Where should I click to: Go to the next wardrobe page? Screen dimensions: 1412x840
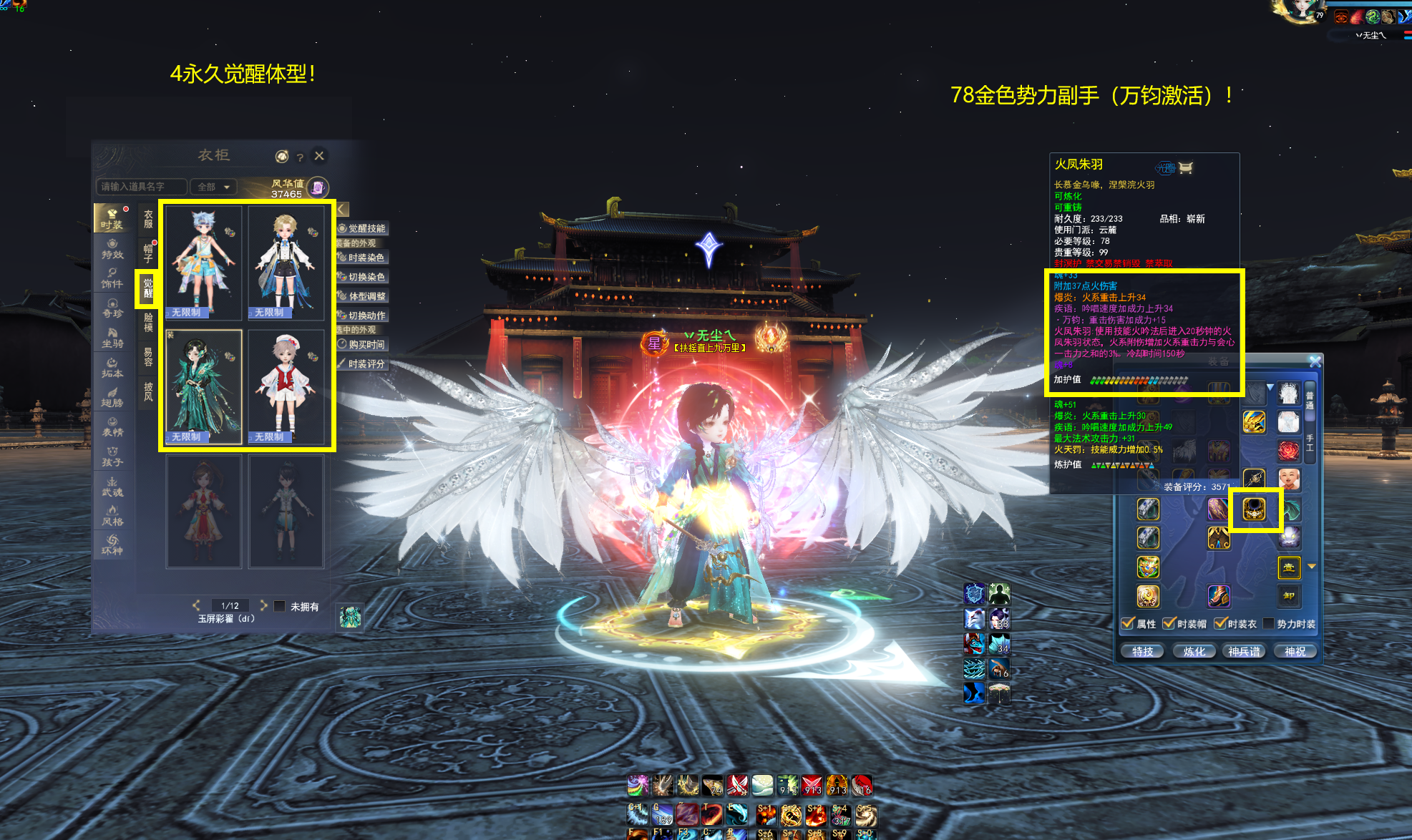(x=263, y=605)
